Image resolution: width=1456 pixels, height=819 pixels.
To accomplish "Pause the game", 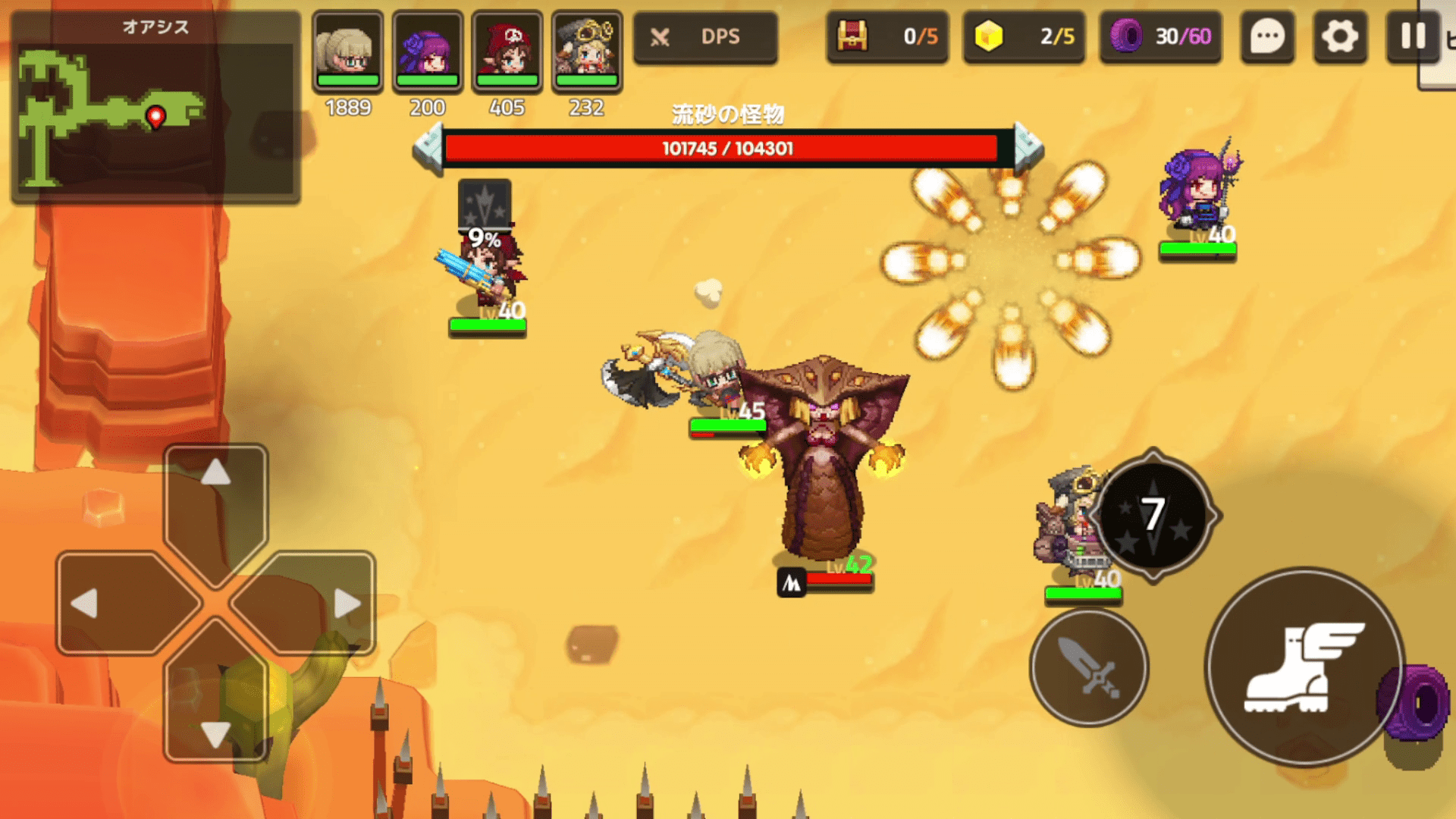I will (x=1412, y=36).
